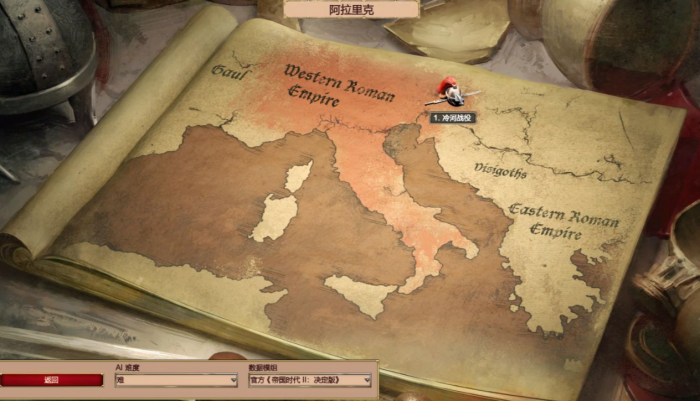Open the 数据模组 data mod dropdown

tap(309, 380)
